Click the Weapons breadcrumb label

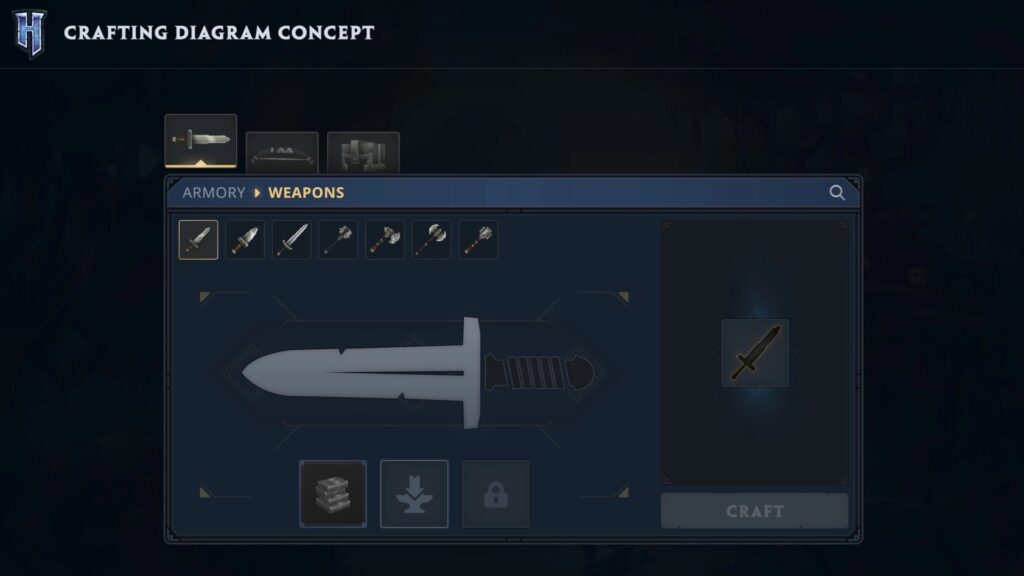point(306,193)
